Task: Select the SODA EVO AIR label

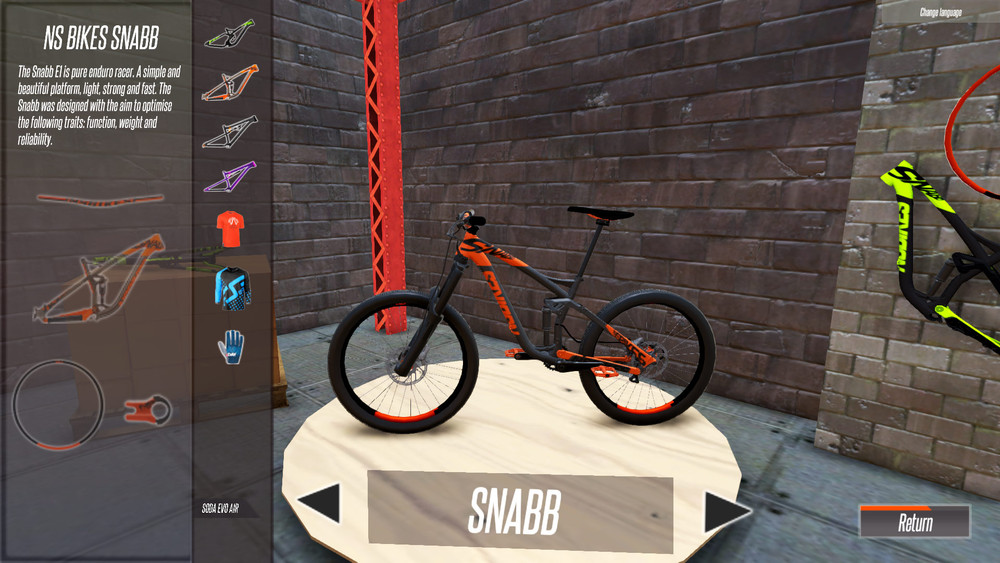Action: [220, 509]
